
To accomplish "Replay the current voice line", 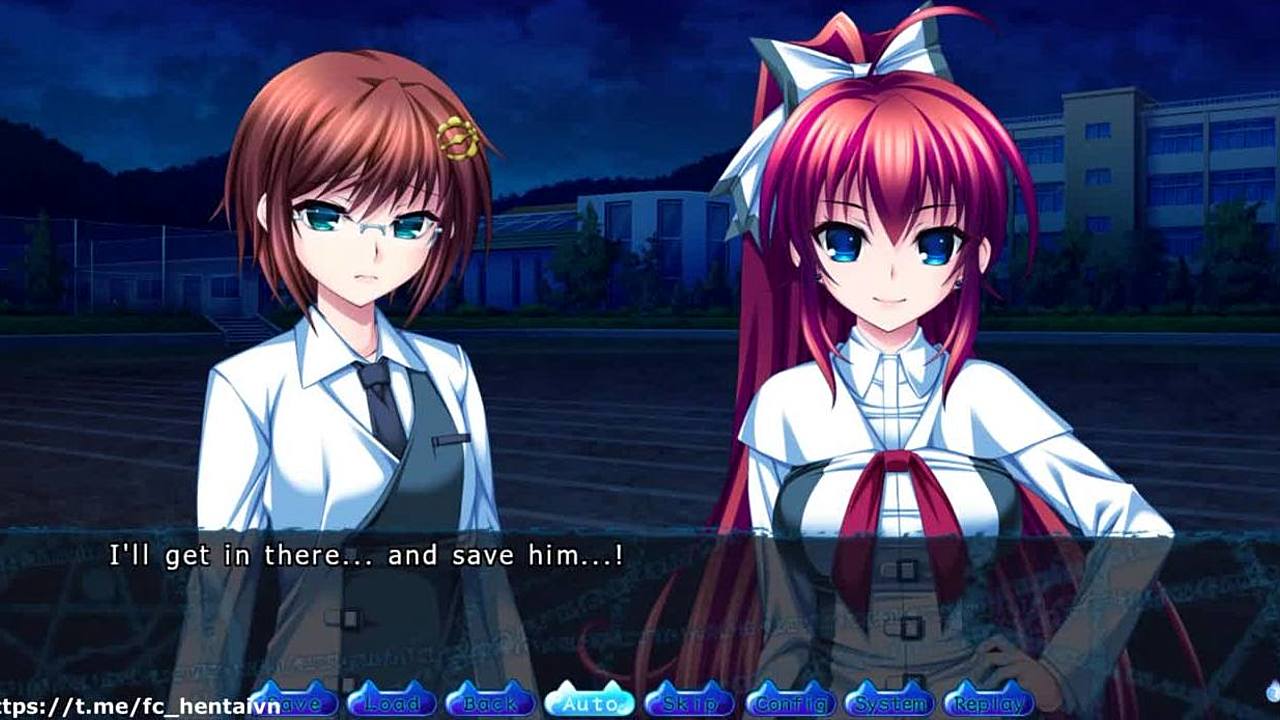I will coord(988,702).
